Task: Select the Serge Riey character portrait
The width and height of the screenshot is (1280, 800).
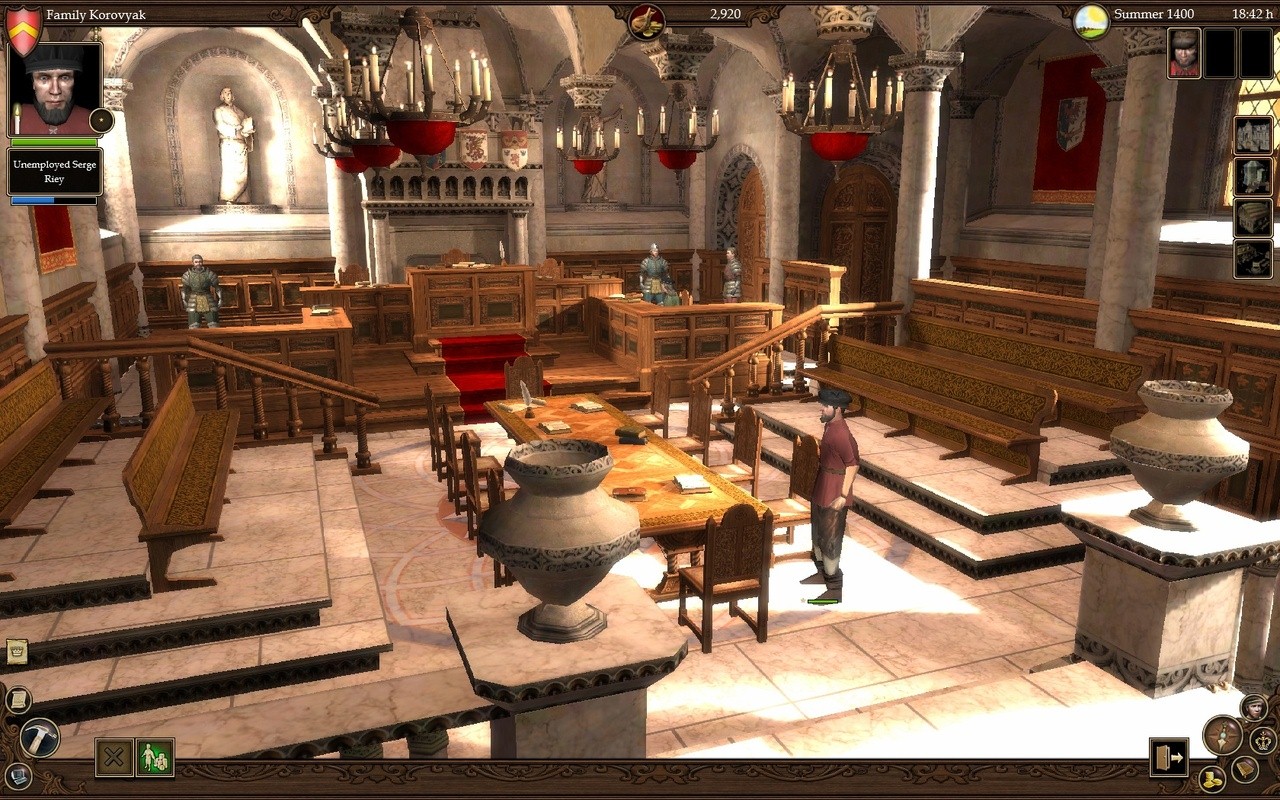Action: tap(55, 90)
